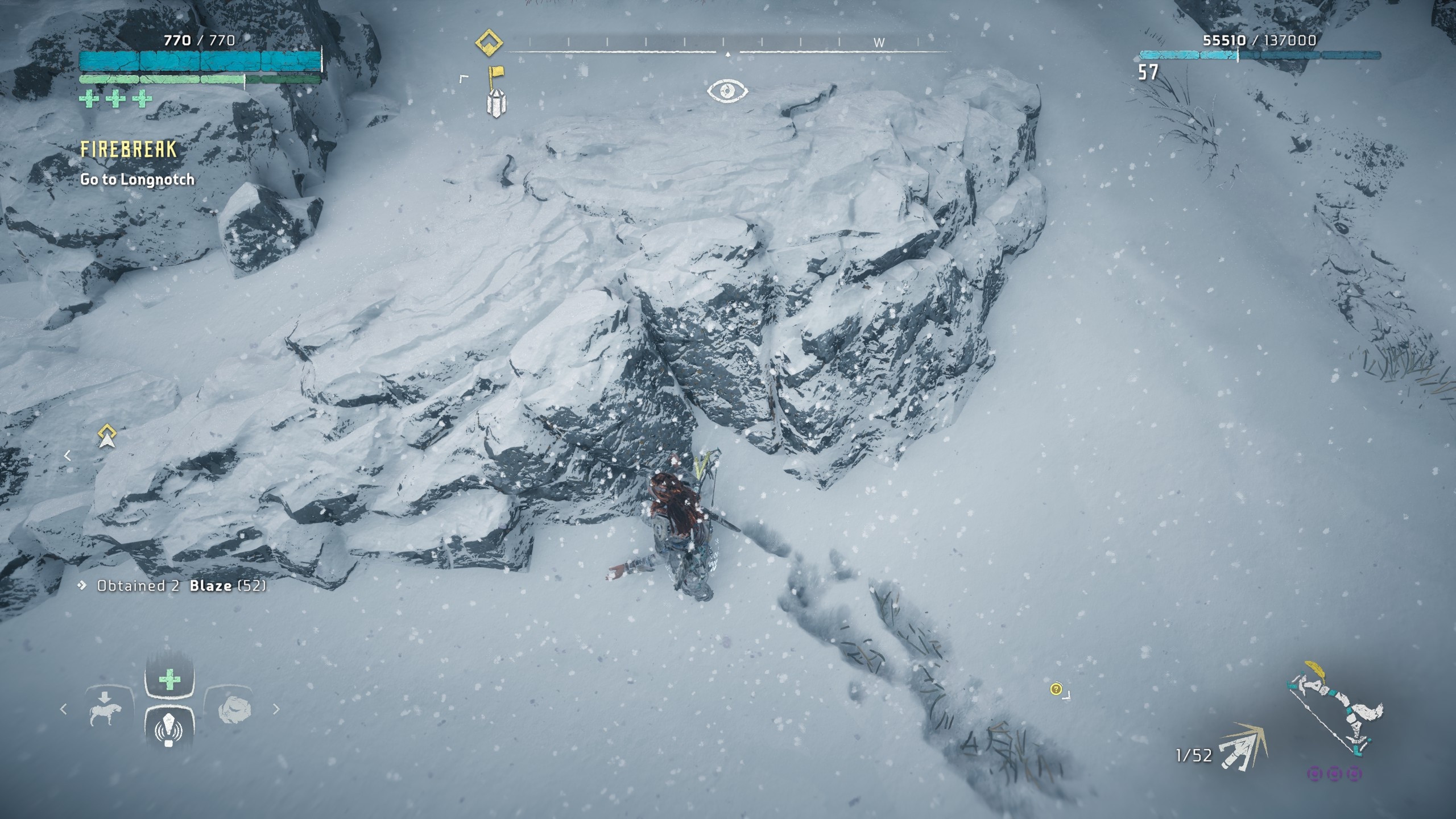Screen dimensions: 1456x819
Task: Cycle quick slots with the right arrow
Action: (x=276, y=709)
